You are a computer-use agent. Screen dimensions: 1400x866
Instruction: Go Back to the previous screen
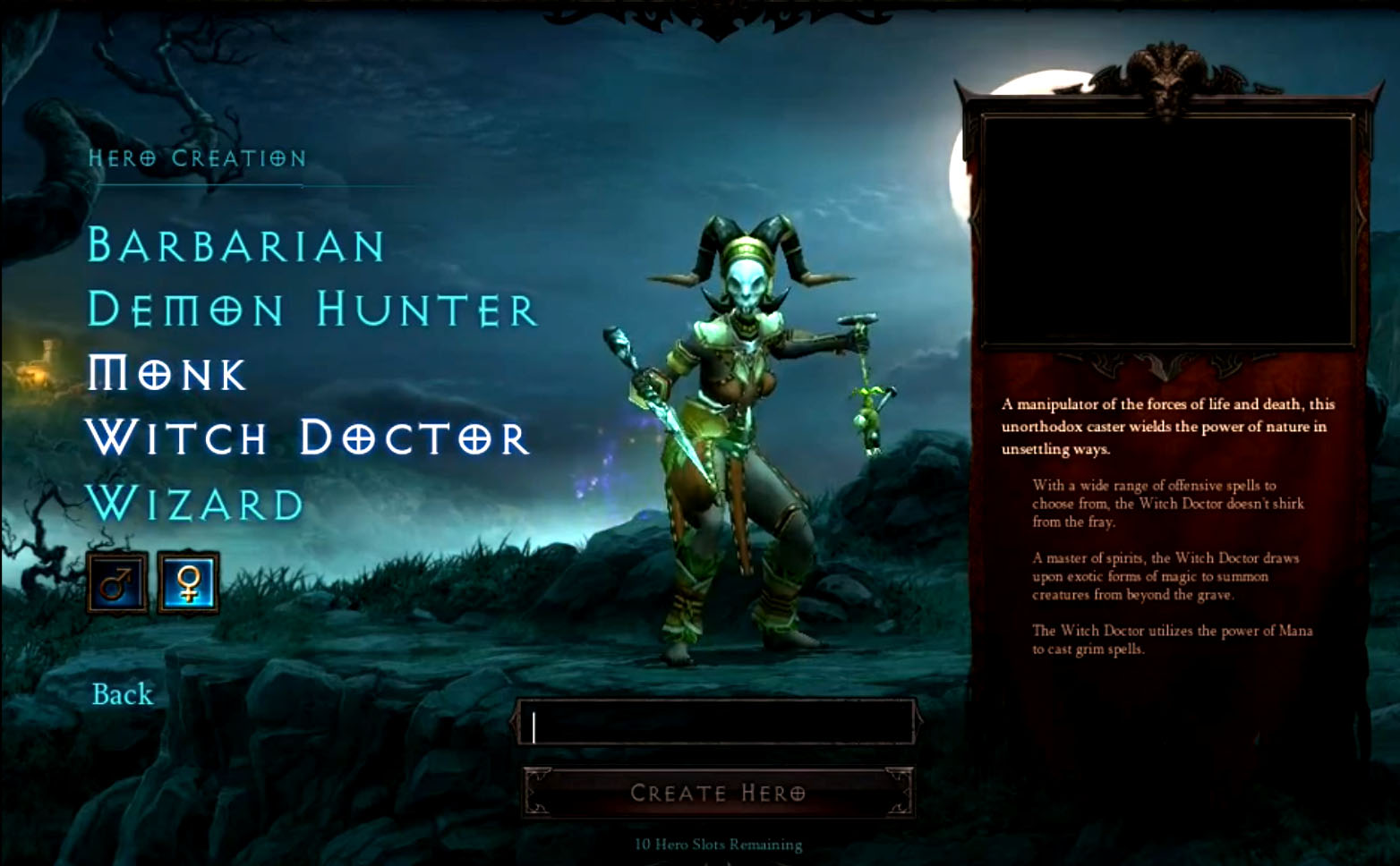[123, 694]
